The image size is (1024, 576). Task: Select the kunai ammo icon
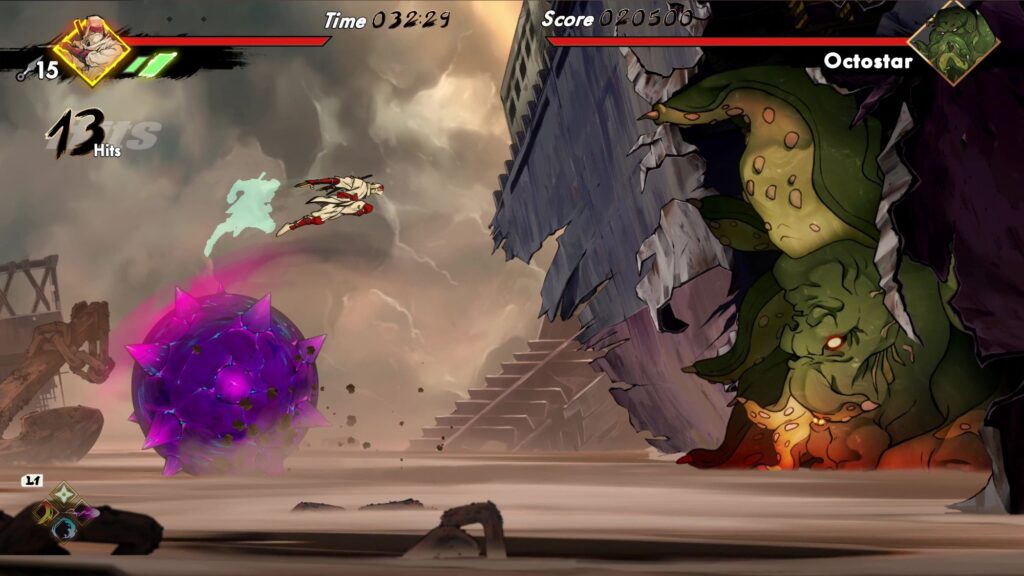pyautogui.click(x=24, y=72)
